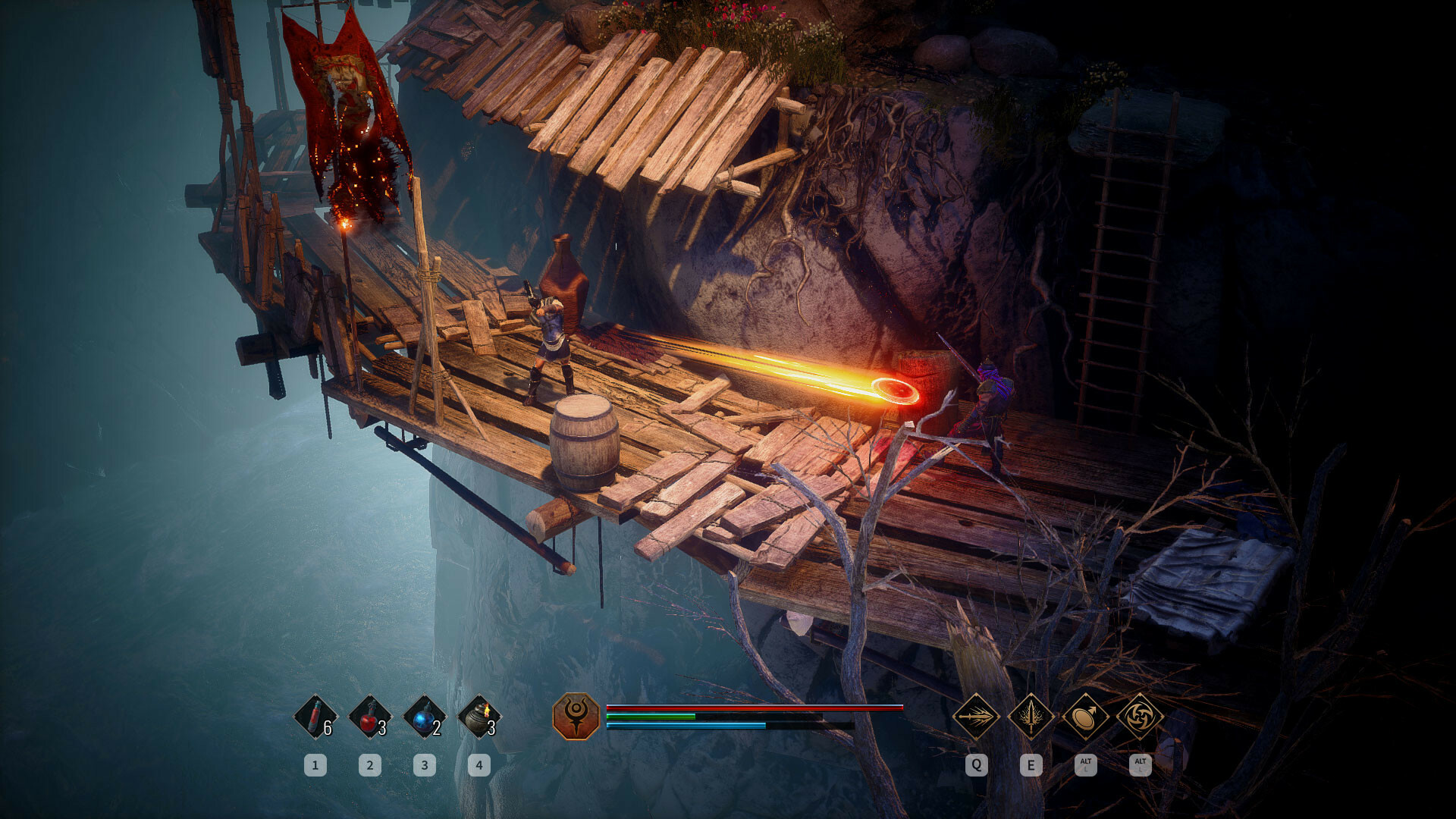Select the round red potion flask
The height and width of the screenshot is (819, 1456).
(x=370, y=717)
